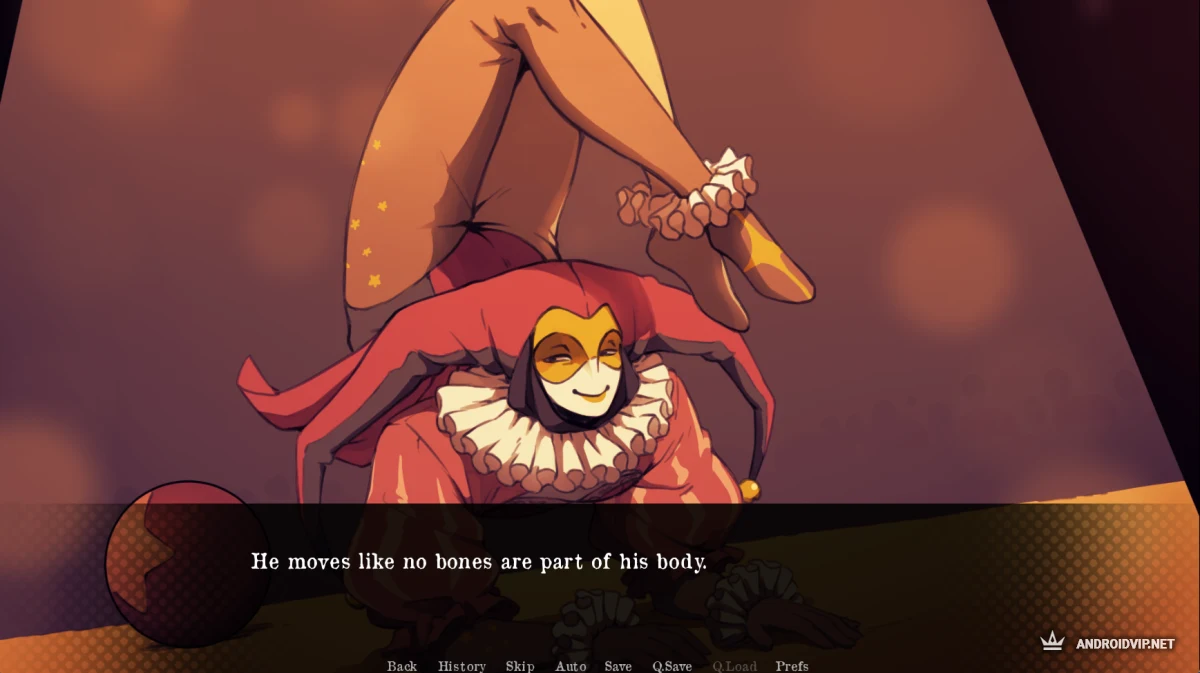Go Back to the previous line
The height and width of the screenshot is (673, 1200).
coord(402,666)
